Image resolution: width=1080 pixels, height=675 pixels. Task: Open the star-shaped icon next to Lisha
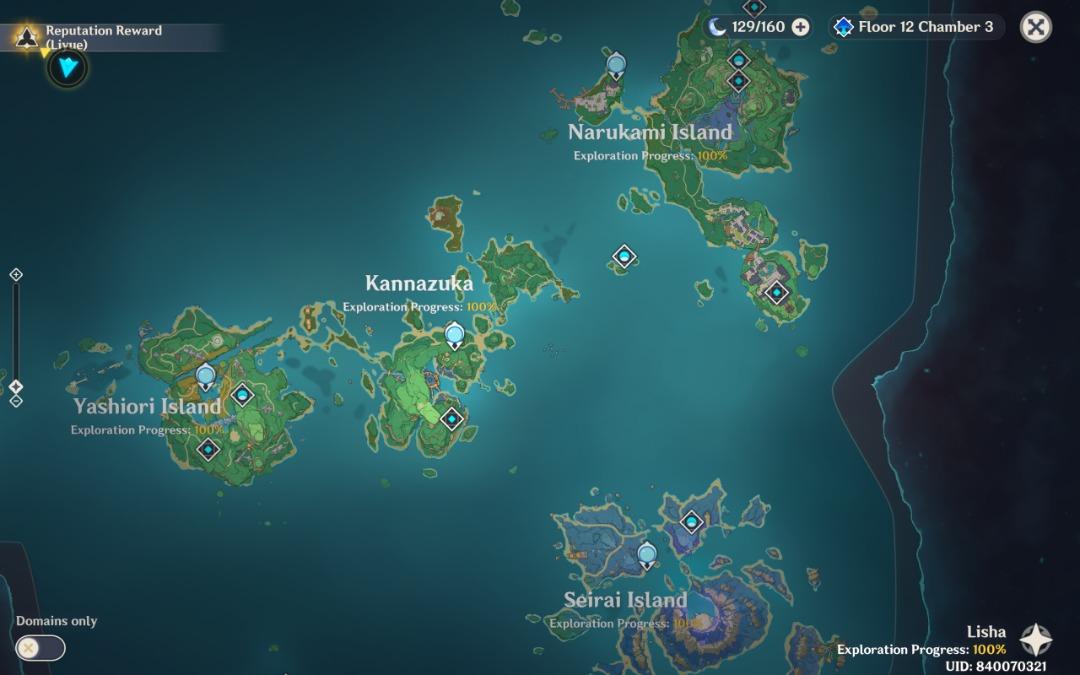[x=1035, y=640]
